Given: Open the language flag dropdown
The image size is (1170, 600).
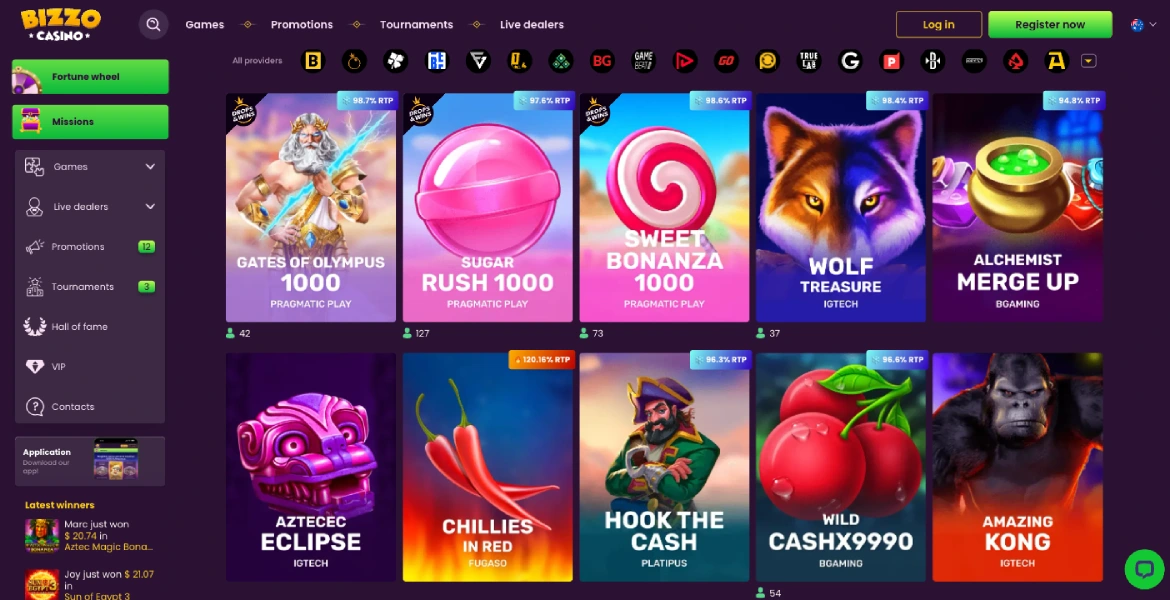Looking at the screenshot, I should 1142,25.
